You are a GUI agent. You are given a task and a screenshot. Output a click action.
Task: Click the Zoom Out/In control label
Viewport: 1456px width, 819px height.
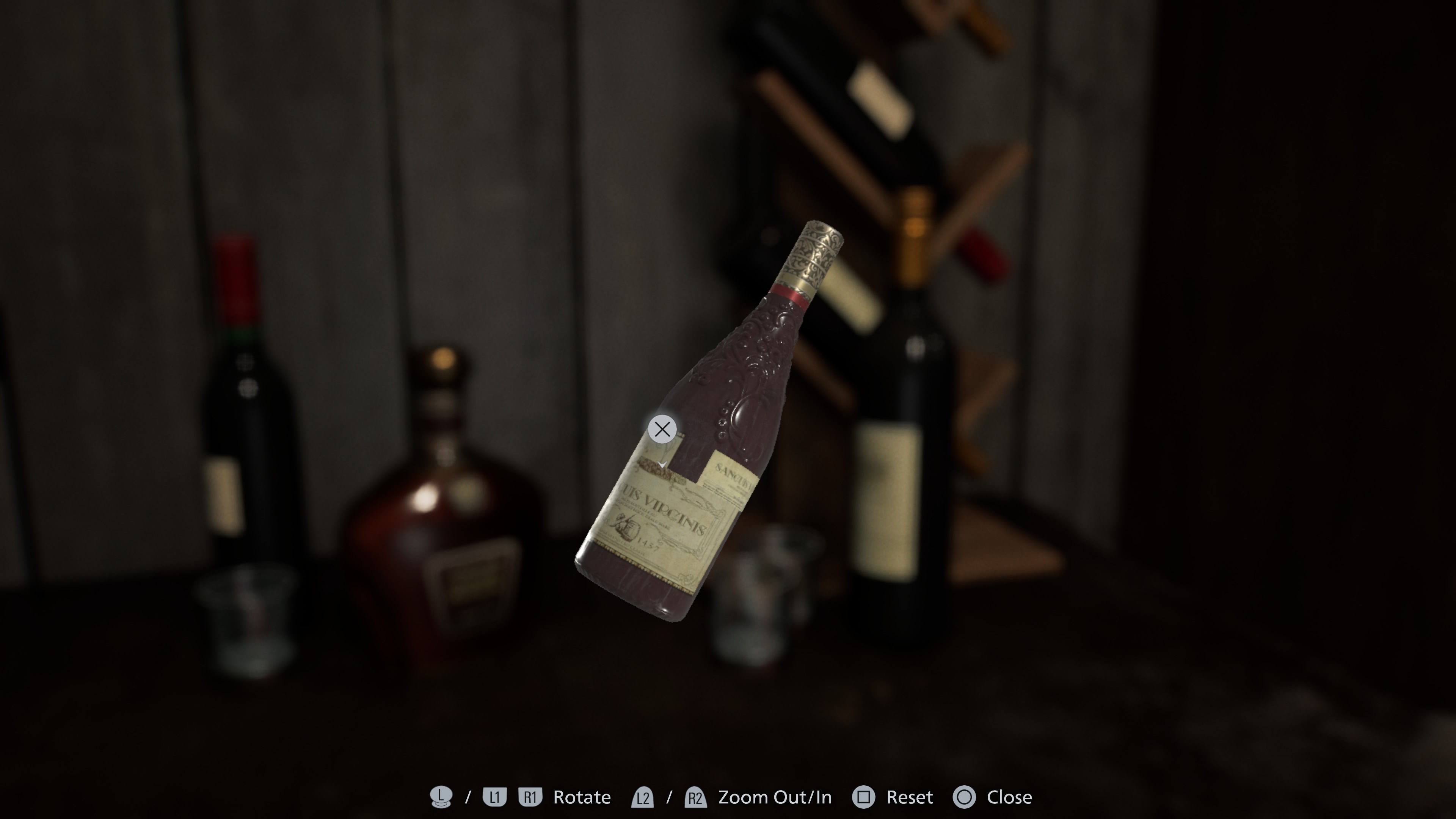tap(774, 797)
